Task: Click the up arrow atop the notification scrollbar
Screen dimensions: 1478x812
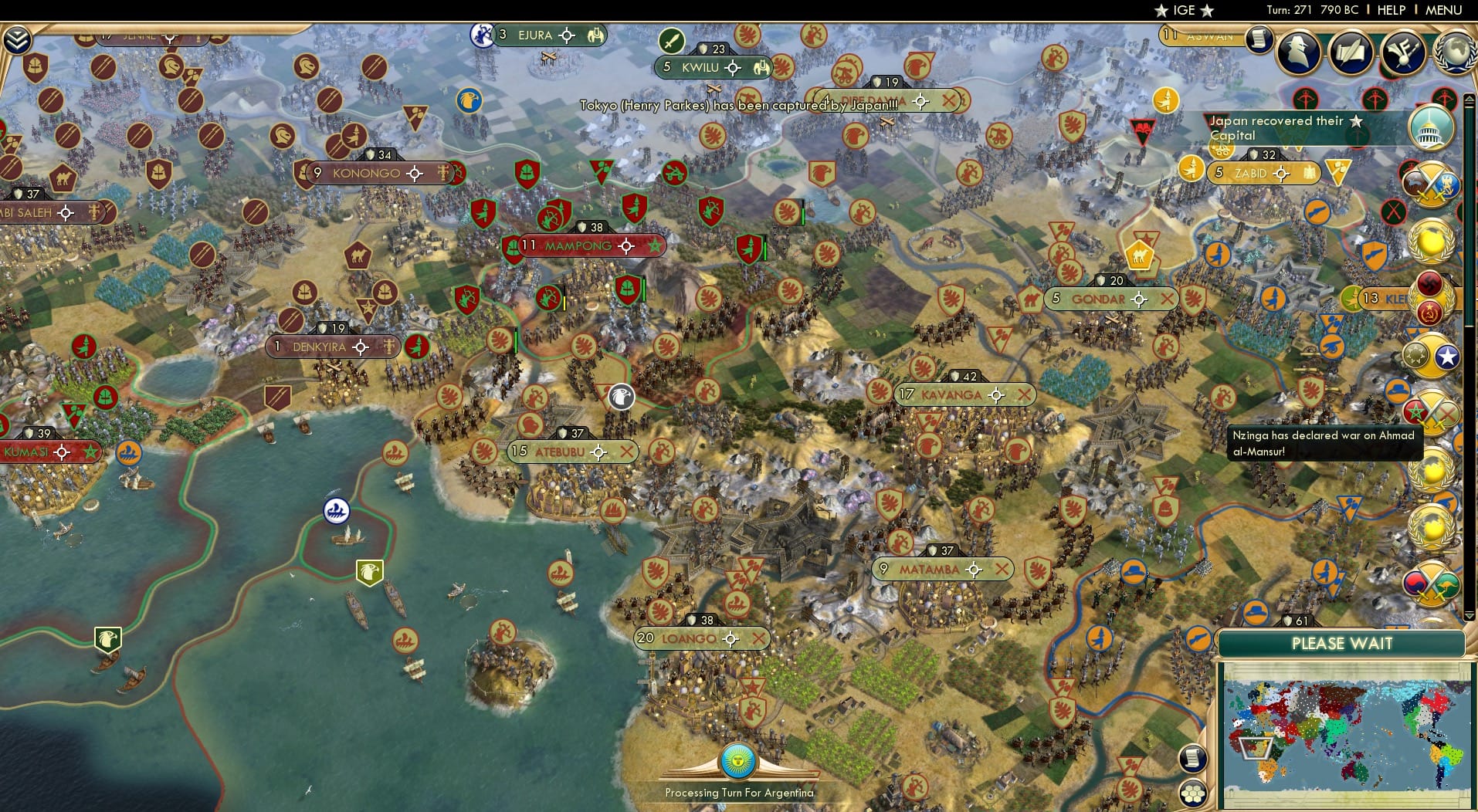Action: [x=1468, y=97]
